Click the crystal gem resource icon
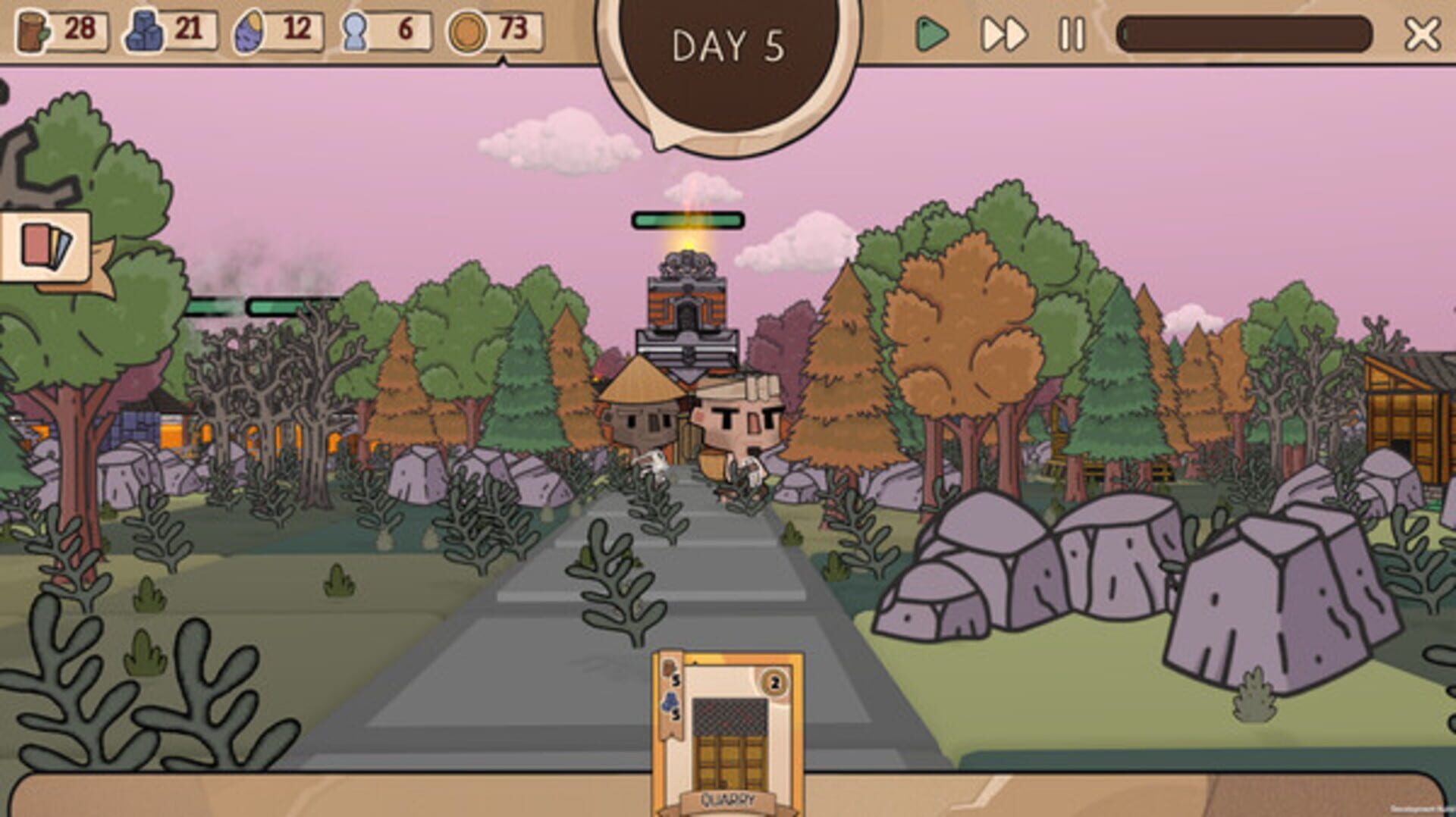The width and height of the screenshot is (1456, 817). [x=249, y=31]
